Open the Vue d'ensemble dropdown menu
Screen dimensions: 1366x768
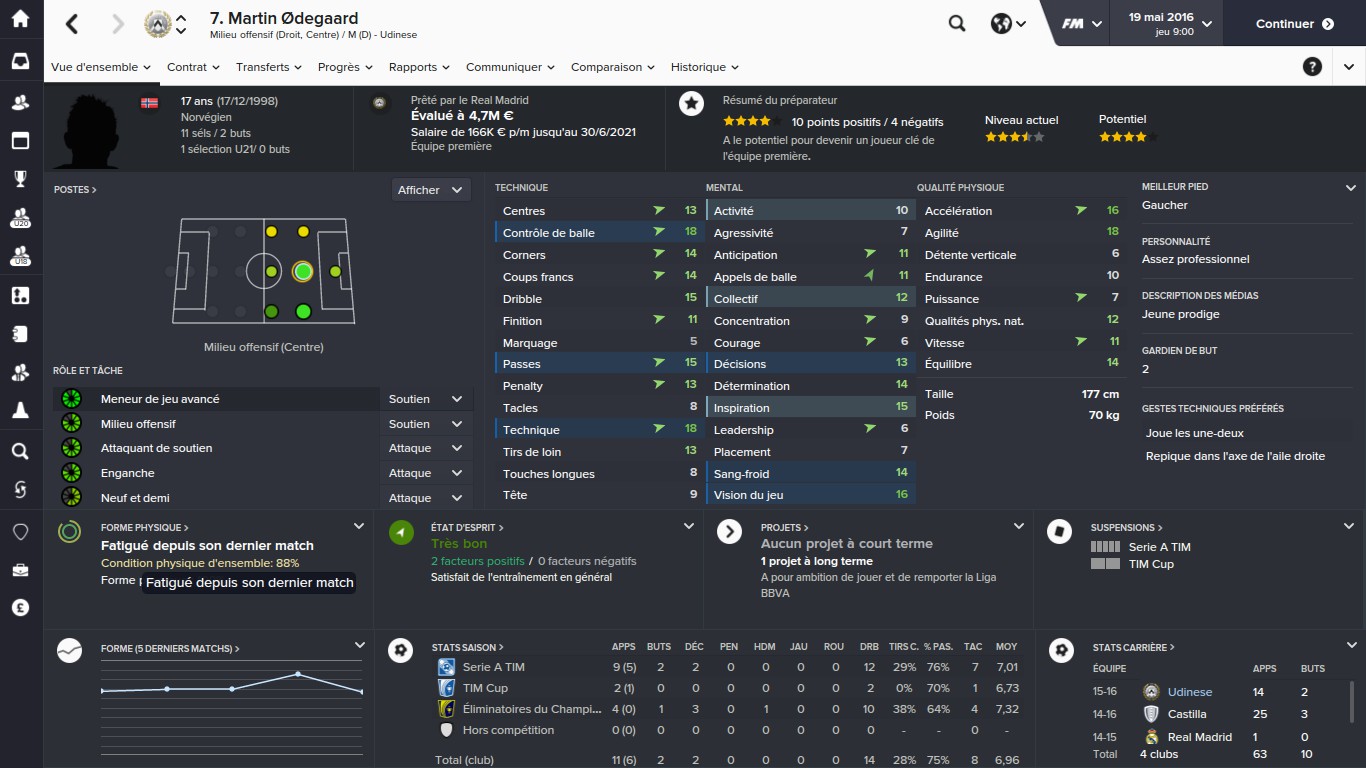pos(101,67)
